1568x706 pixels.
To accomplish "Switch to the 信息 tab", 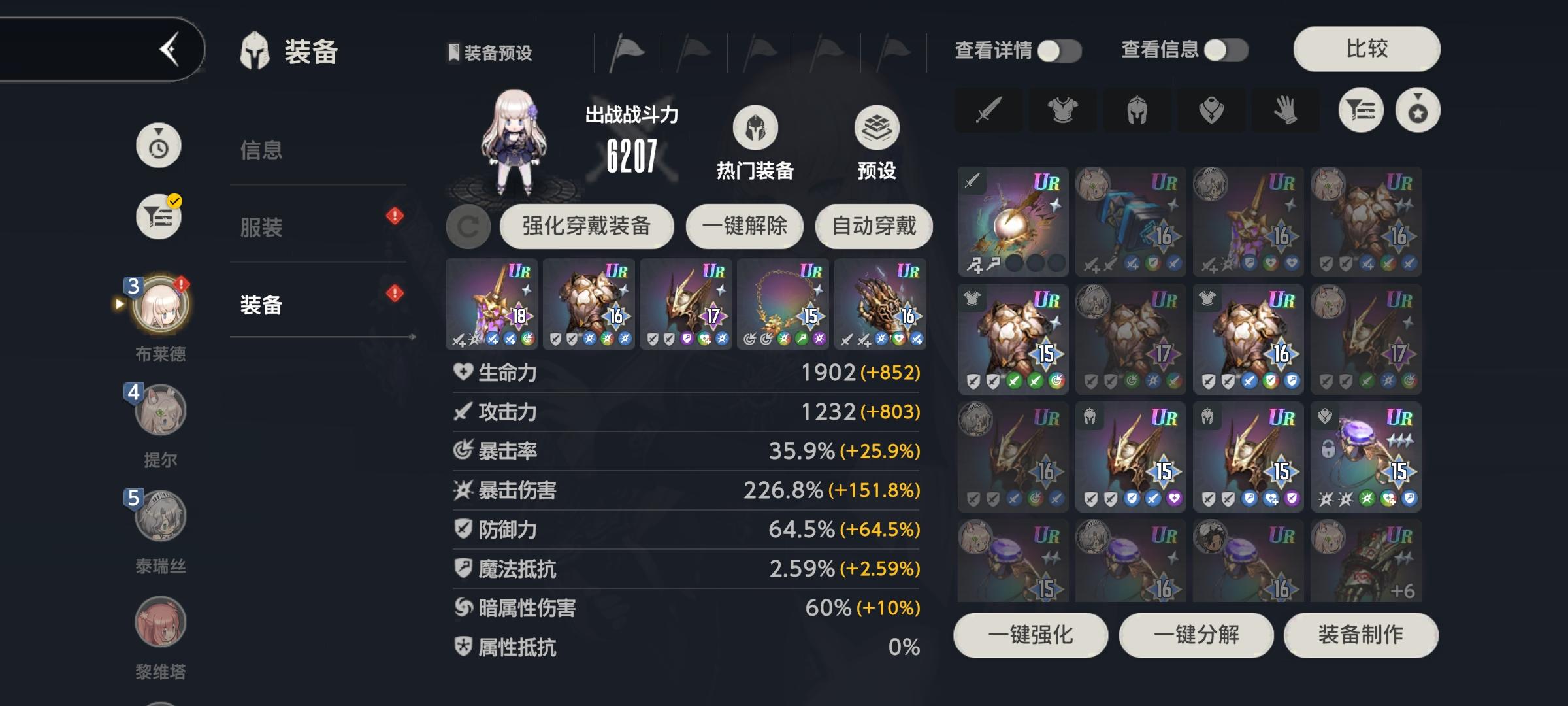I will pyautogui.click(x=261, y=149).
